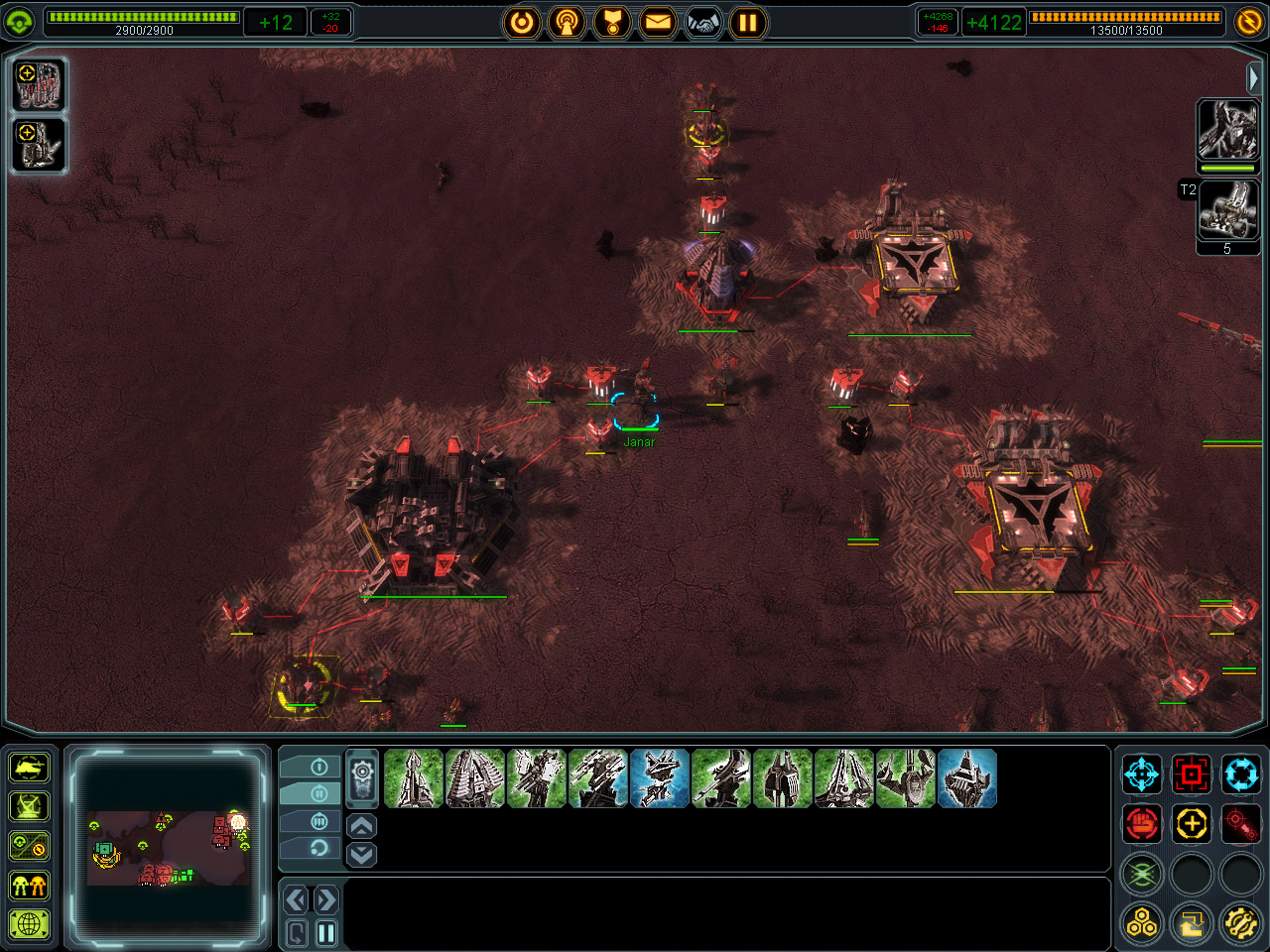Activate the yellow wrench Repair order
The height and width of the screenshot is (952, 1270).
click(1240, 924)
